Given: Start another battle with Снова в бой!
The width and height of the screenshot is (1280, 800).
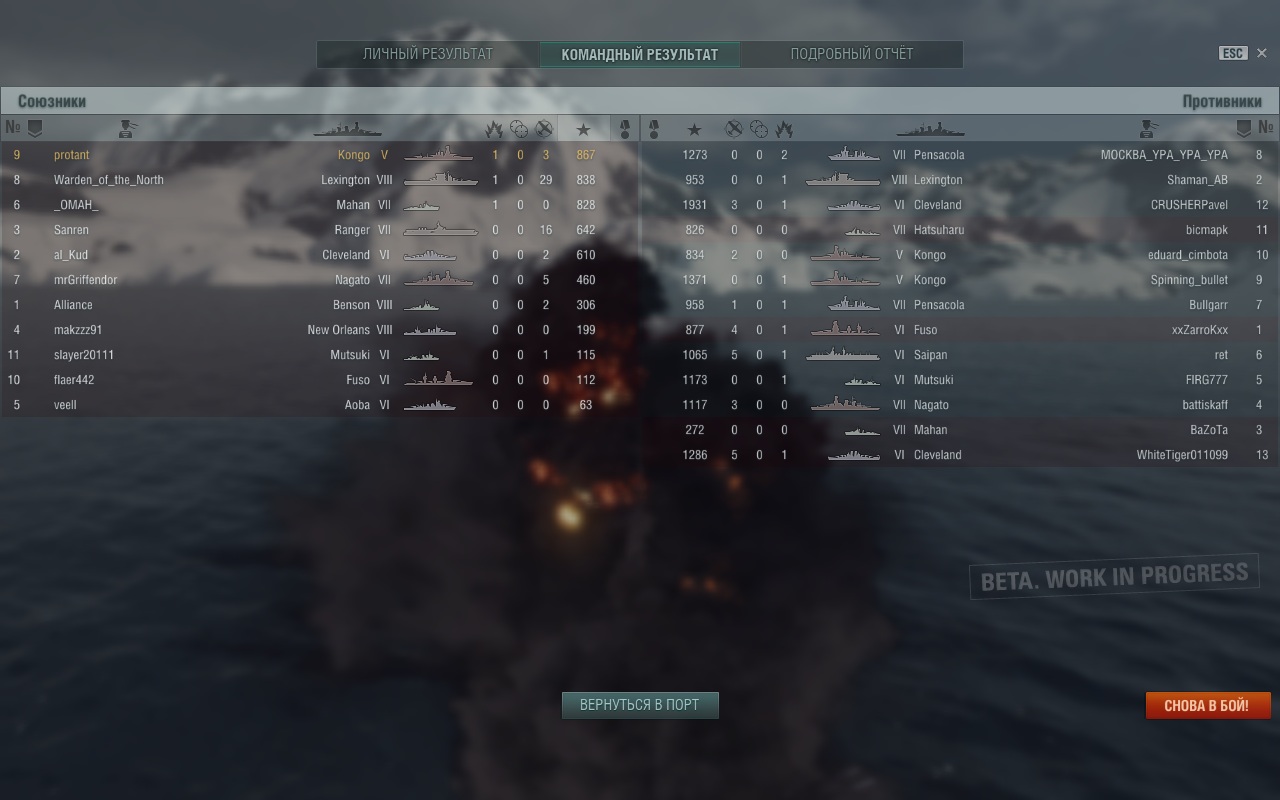Looking at the screenshot, I should click(1207, 706).
